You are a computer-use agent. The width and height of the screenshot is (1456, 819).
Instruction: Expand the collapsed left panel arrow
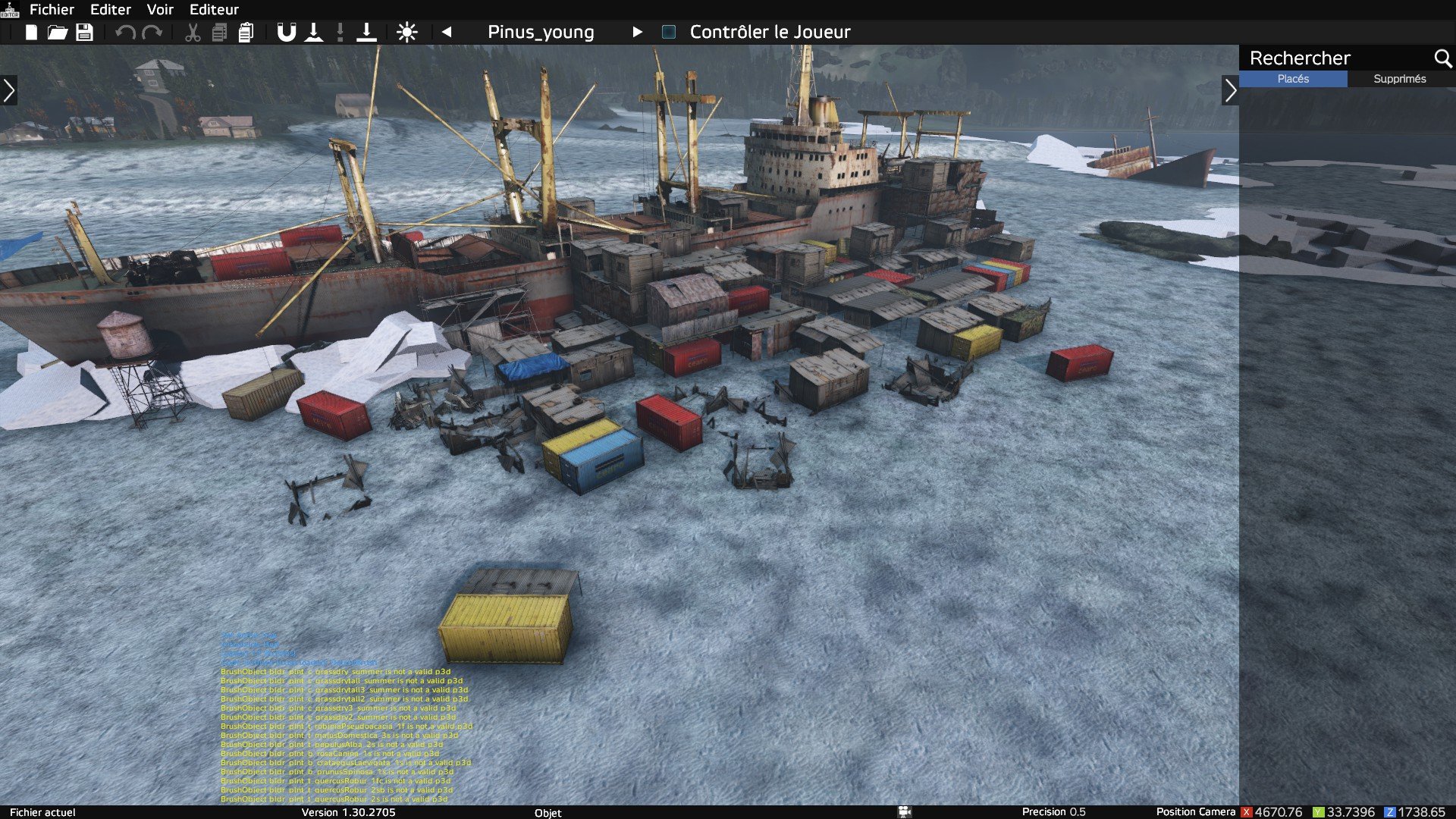pos(9,90)
